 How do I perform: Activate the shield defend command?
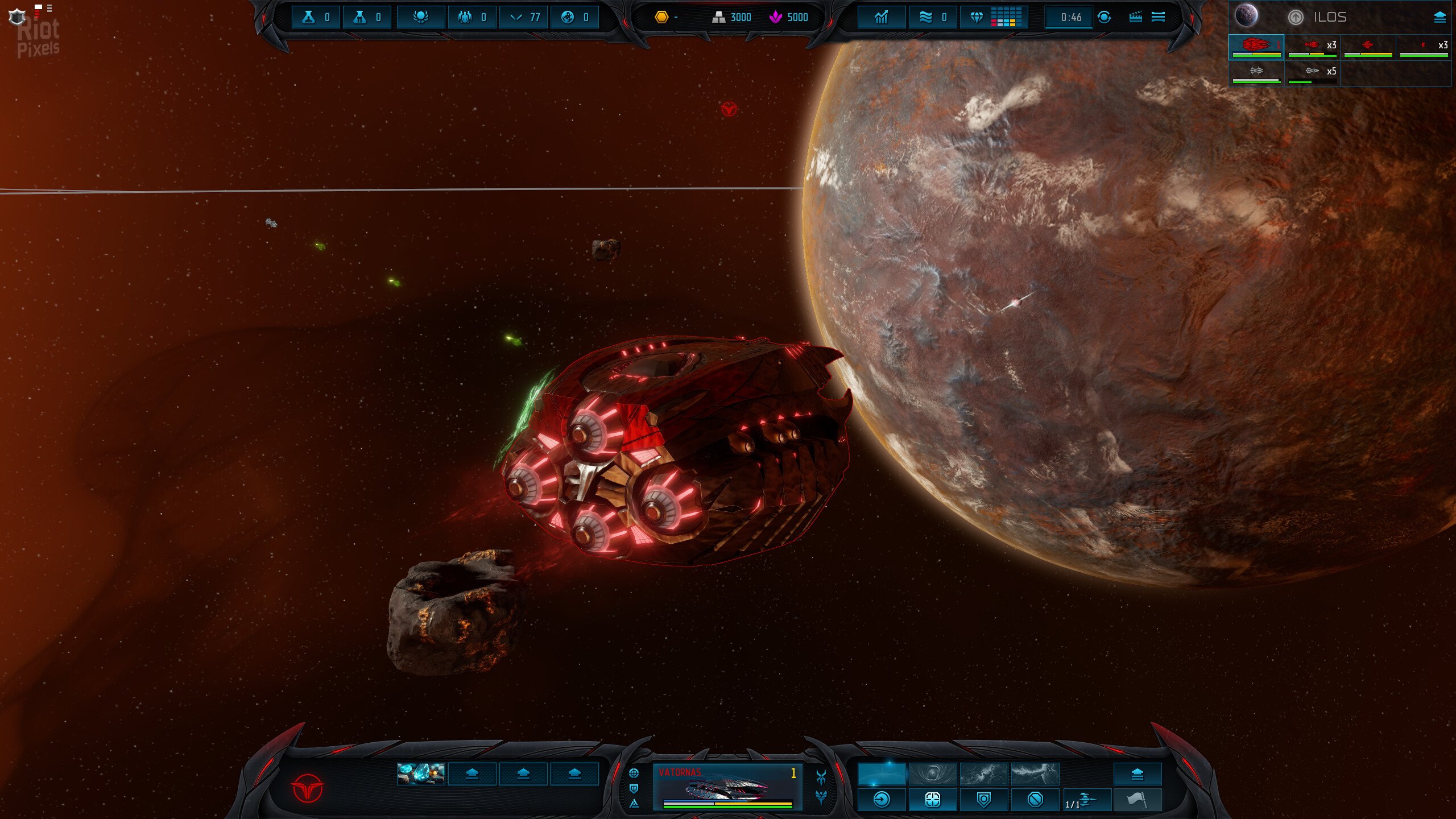(x=983, y=800)
